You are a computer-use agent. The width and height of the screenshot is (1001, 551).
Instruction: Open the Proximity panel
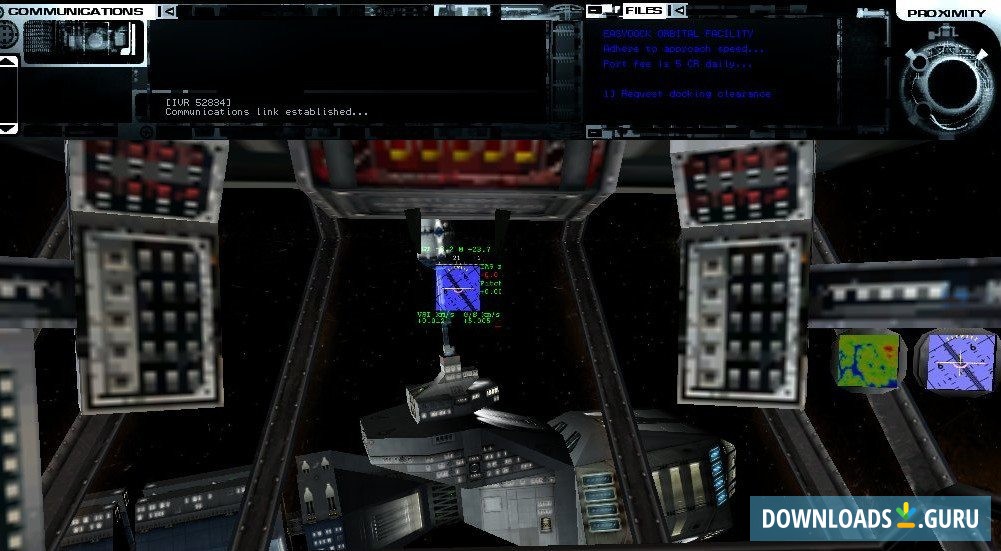click(946, 13)
